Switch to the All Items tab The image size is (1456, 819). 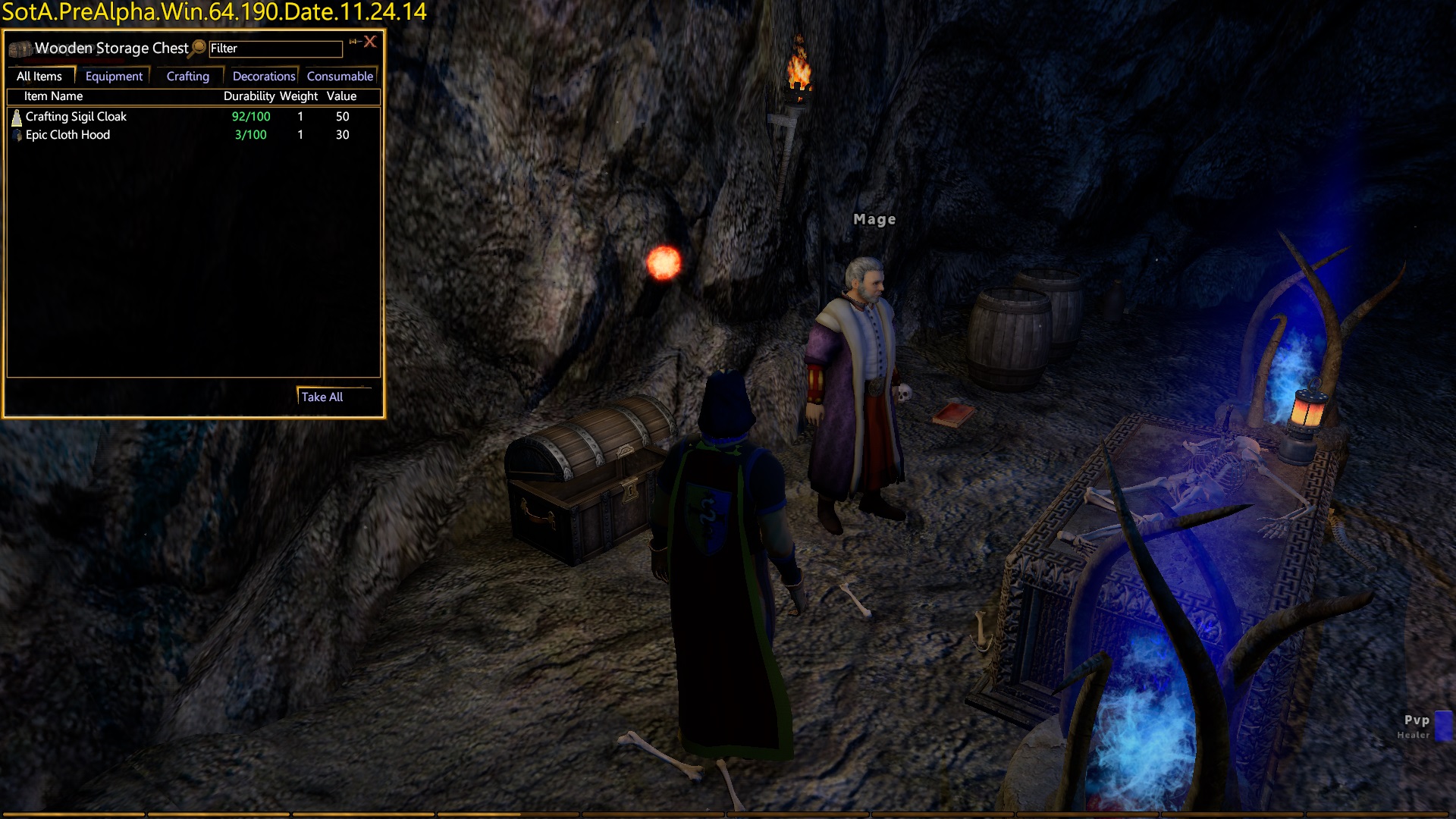(x=39, y=77)
